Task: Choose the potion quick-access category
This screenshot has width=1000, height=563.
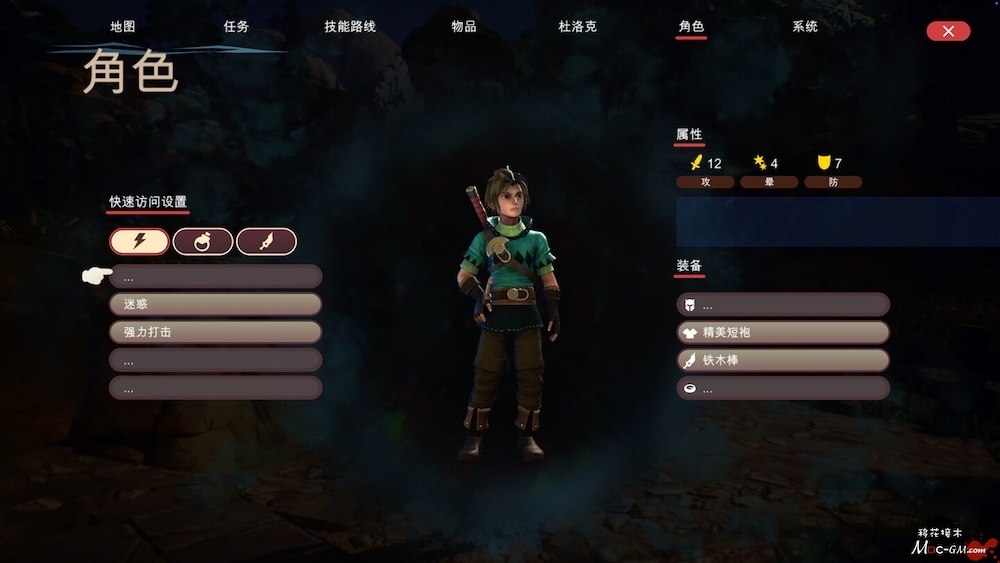Action: click(x=203, y=241)
